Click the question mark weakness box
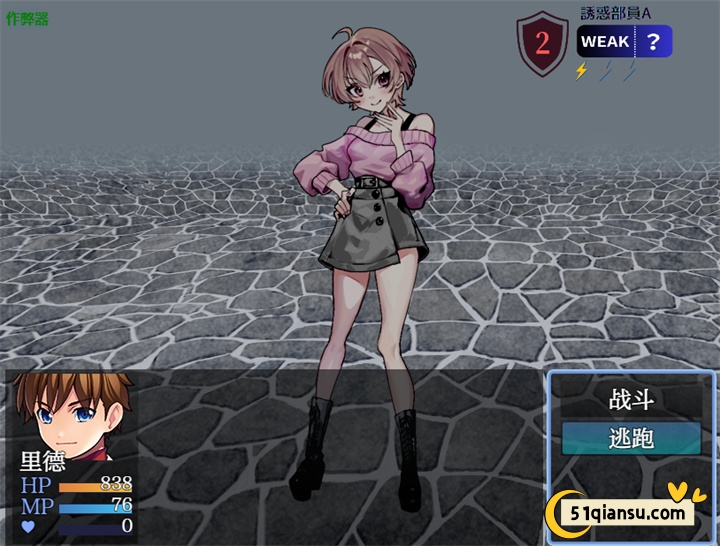This screenshot has height=546, width=720. pyautogui.click(x=653, y=42)
